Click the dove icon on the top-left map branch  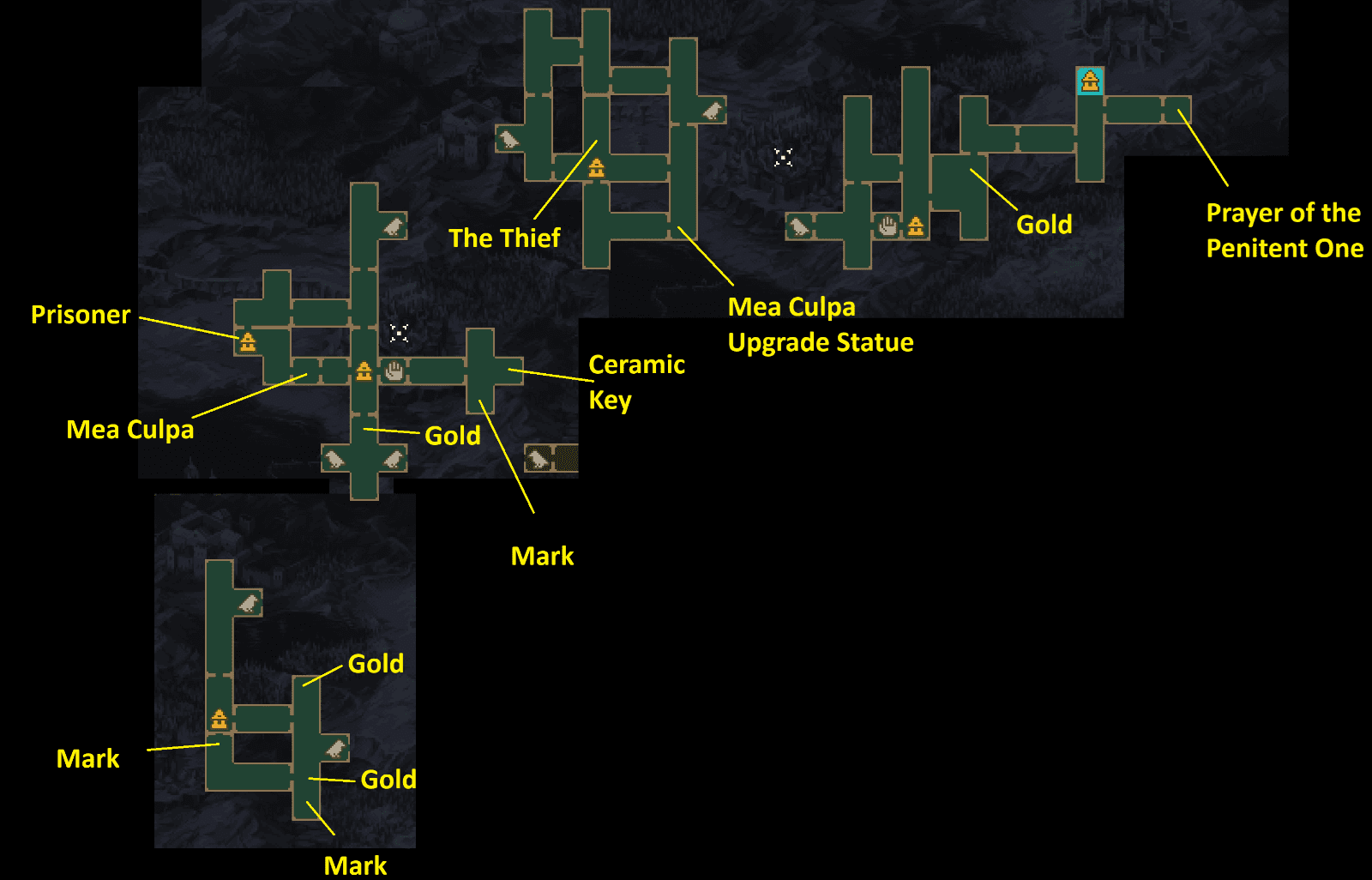pos(393,226)
